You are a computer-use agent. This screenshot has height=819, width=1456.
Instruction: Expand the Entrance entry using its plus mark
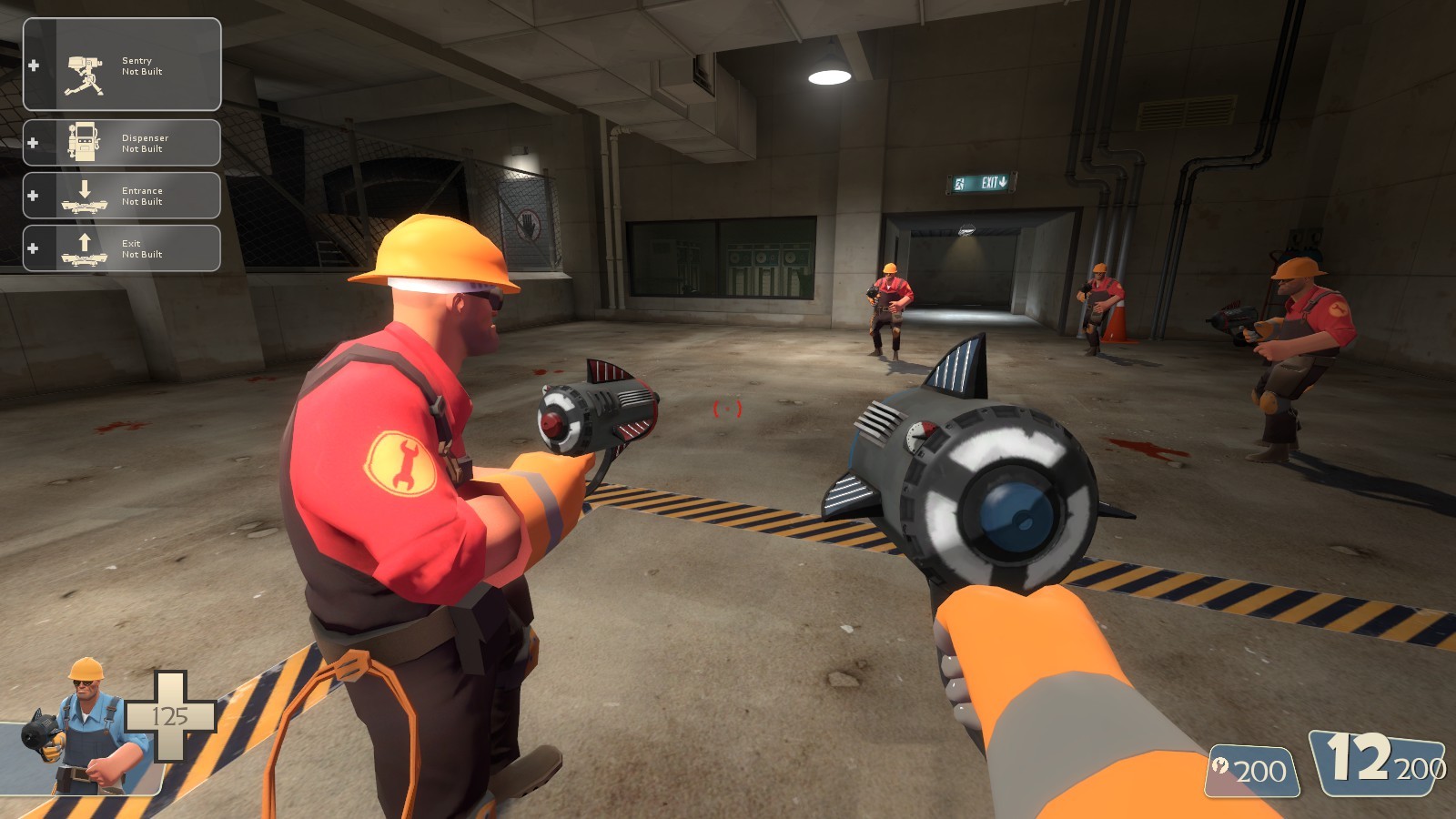coord(34,194)
